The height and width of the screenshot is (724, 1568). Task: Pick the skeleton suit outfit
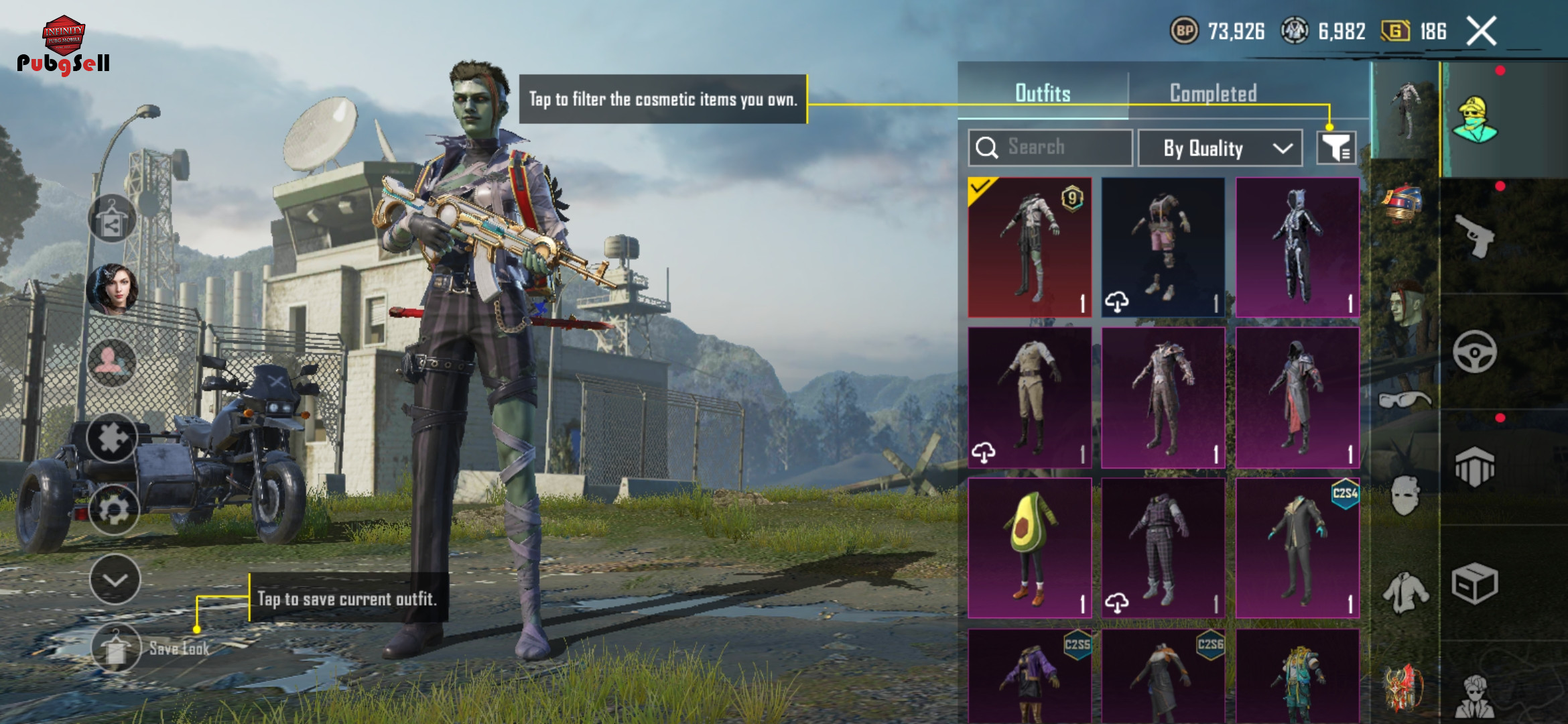1297,247
